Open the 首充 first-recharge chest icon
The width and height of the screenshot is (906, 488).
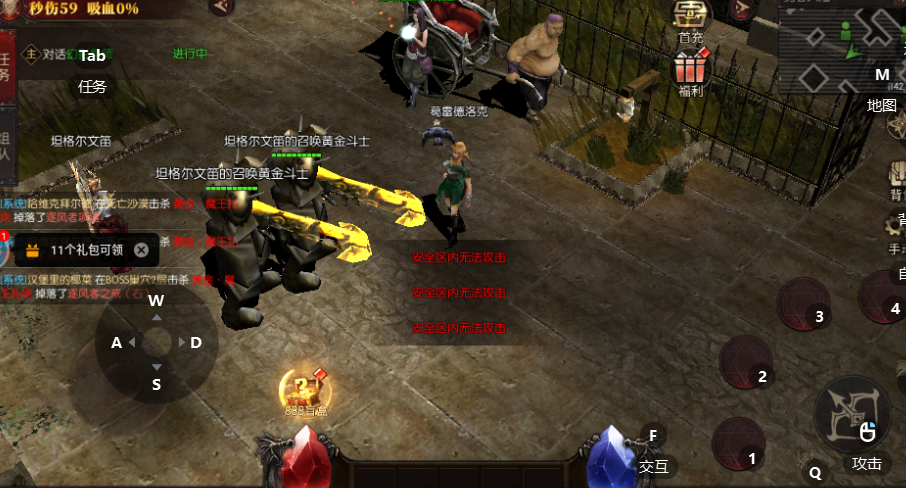[690, 18]
